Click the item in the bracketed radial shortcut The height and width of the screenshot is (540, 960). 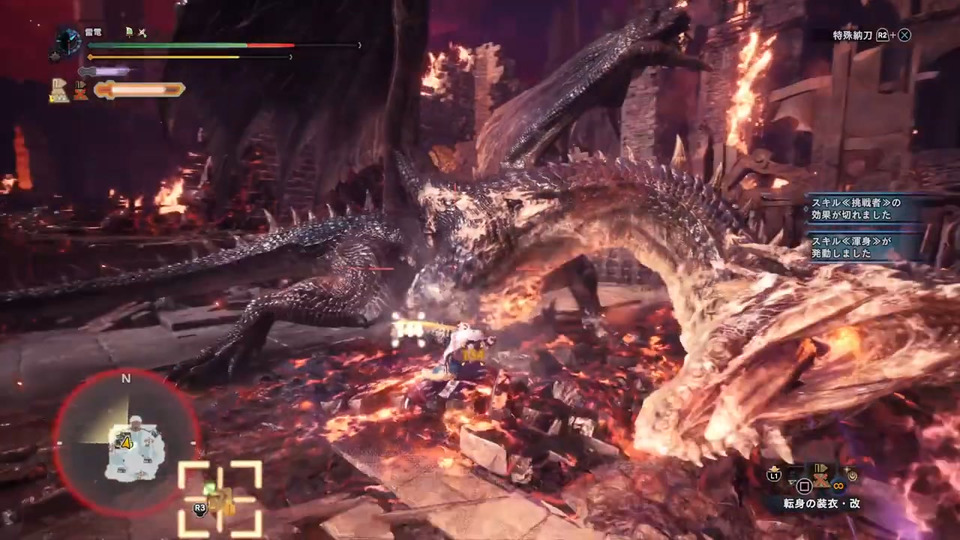[219, 499]
